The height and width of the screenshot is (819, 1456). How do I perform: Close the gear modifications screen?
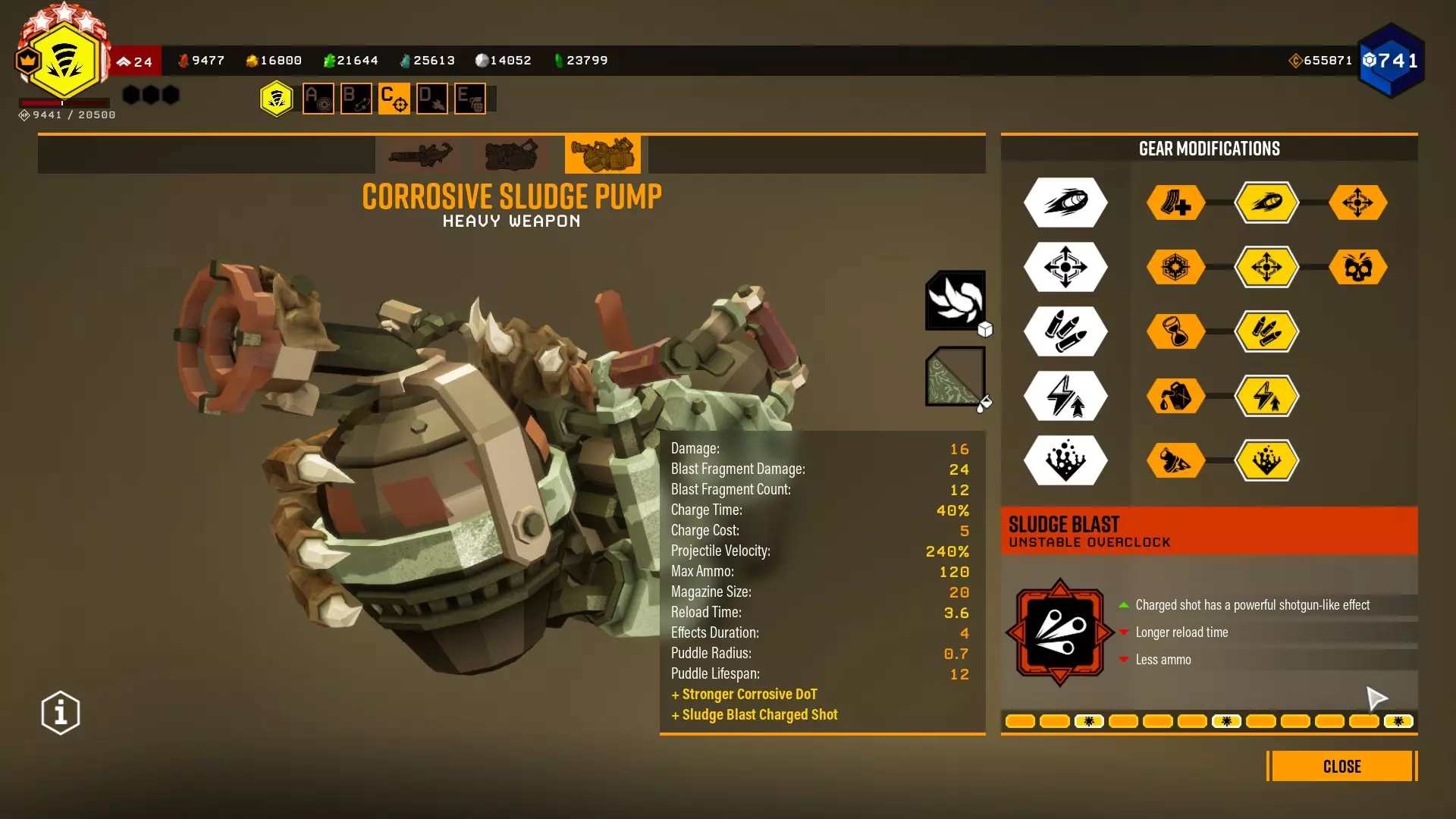click(x=1341, y=766)
